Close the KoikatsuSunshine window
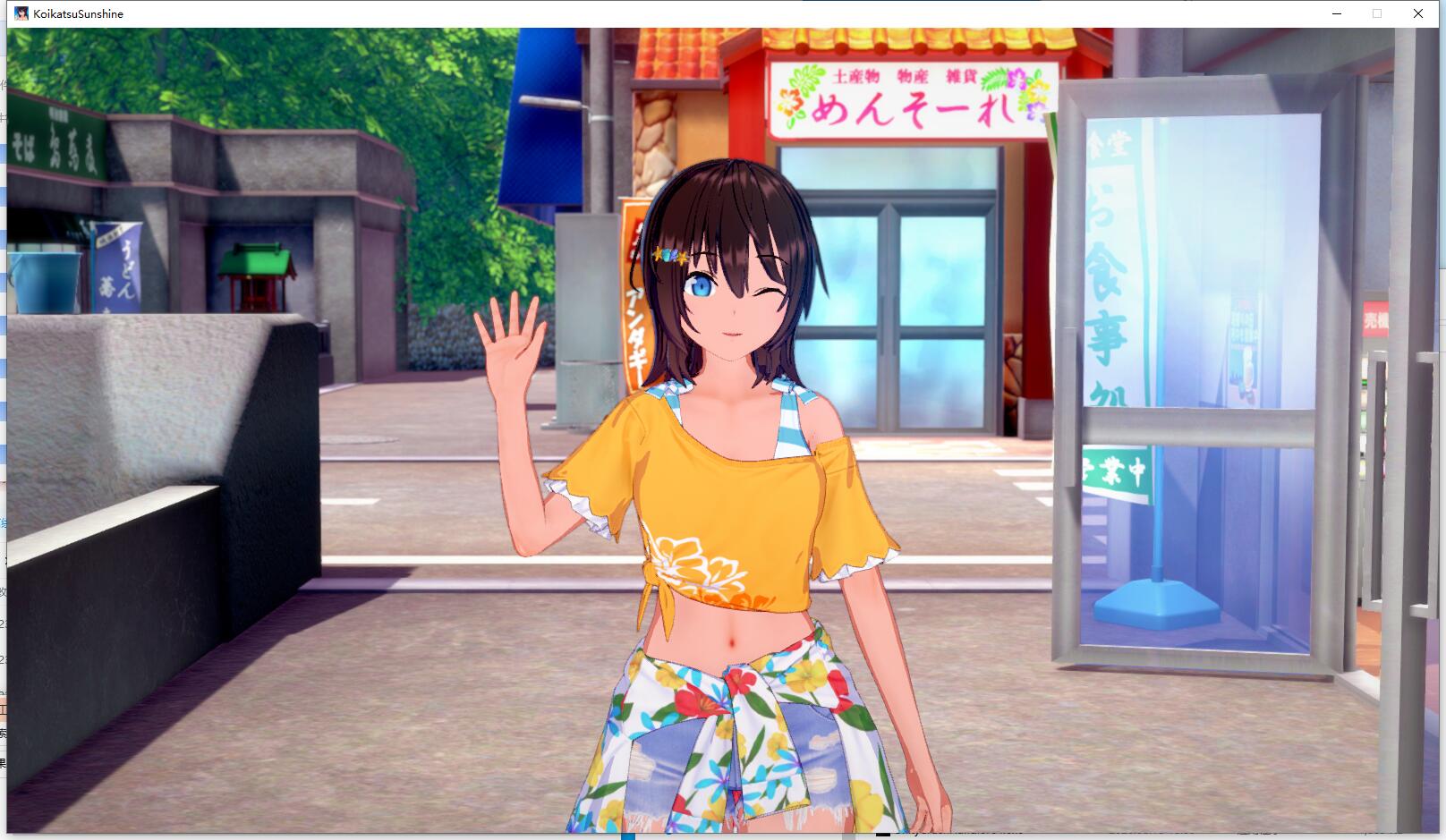This screenshot has height=840, width=1446. pos(1418,13)
